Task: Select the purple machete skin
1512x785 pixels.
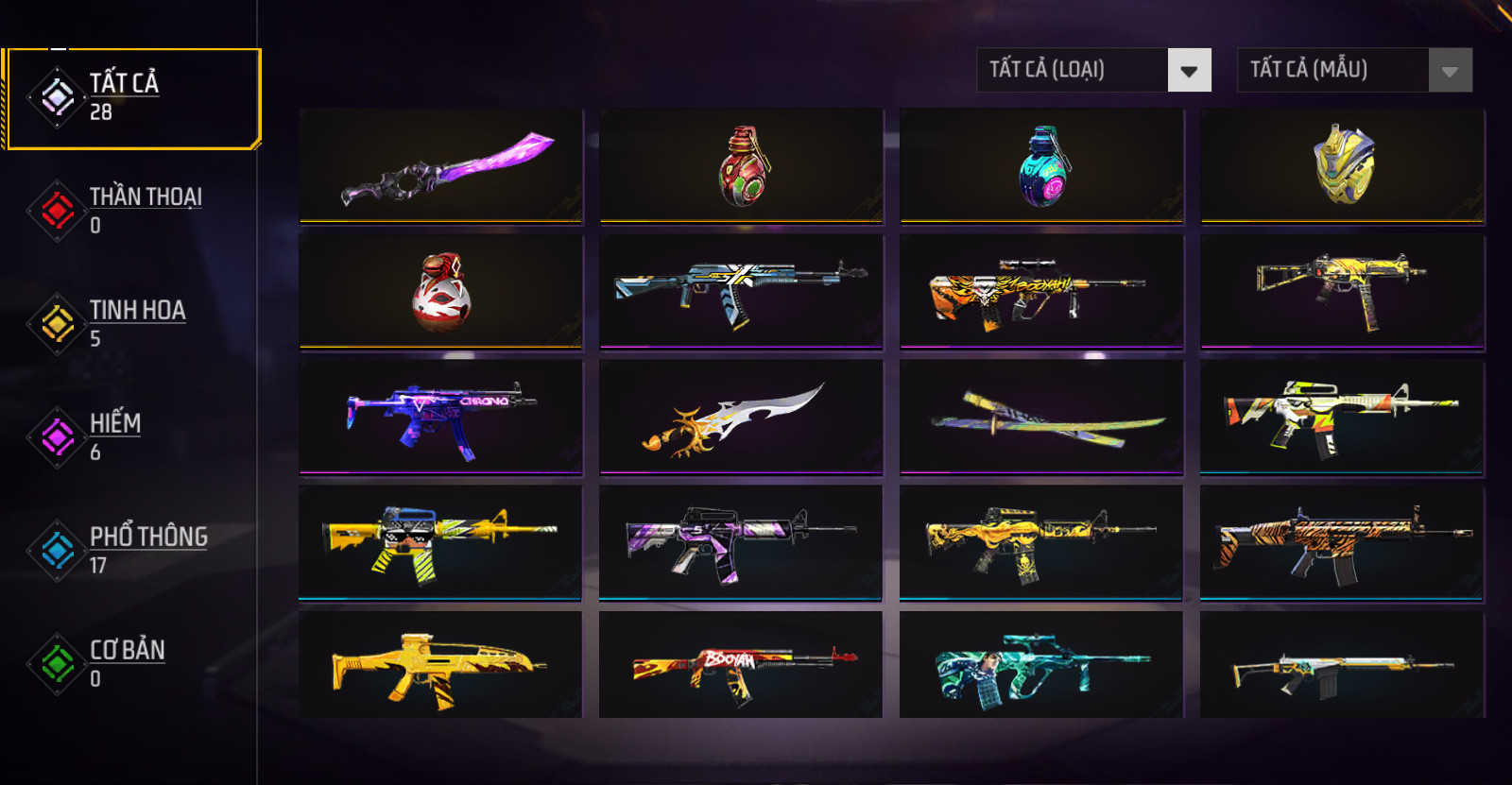Action: 441,166
